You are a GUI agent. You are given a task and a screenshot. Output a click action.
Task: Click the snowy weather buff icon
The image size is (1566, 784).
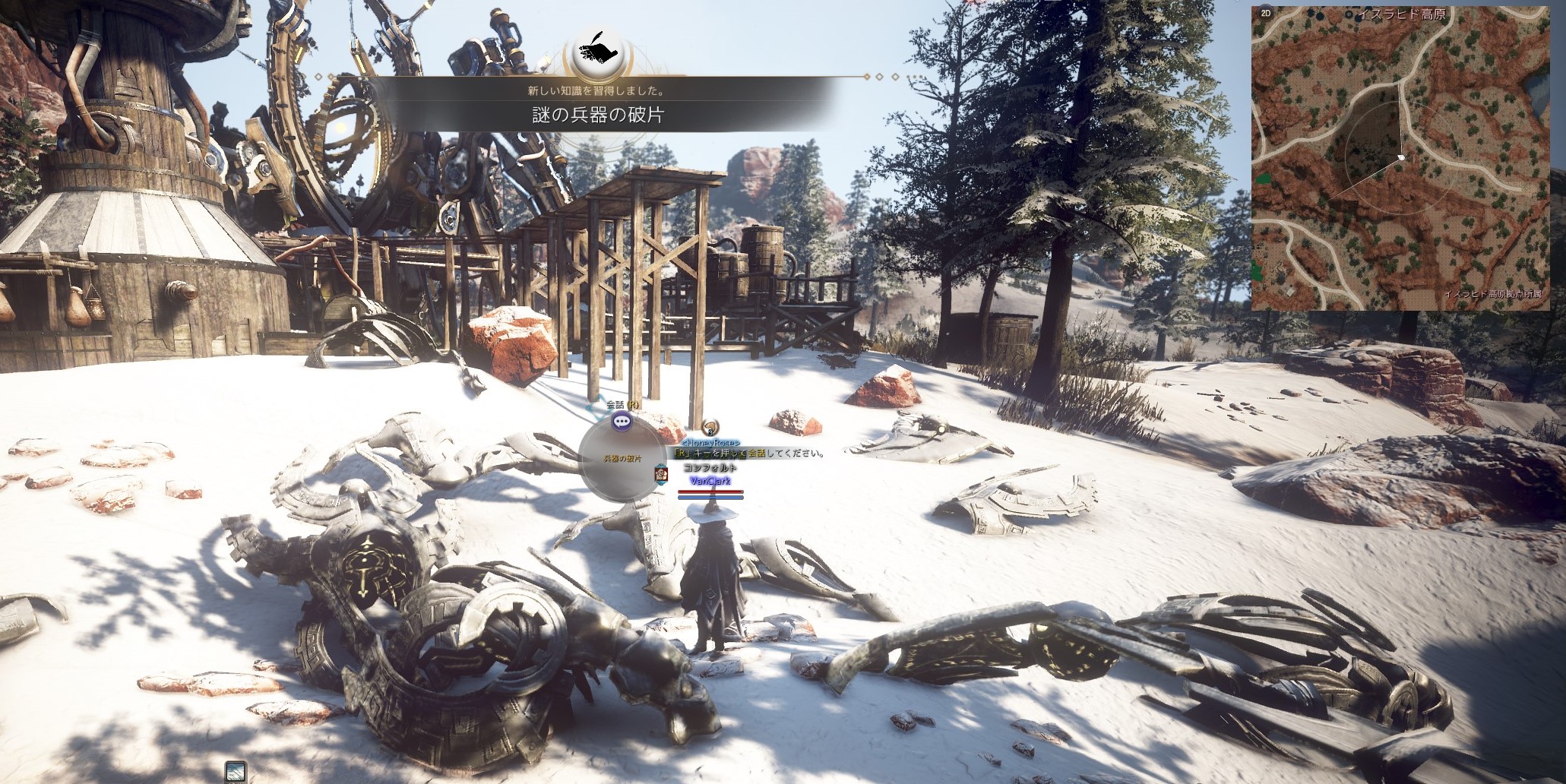pos(236,772)
